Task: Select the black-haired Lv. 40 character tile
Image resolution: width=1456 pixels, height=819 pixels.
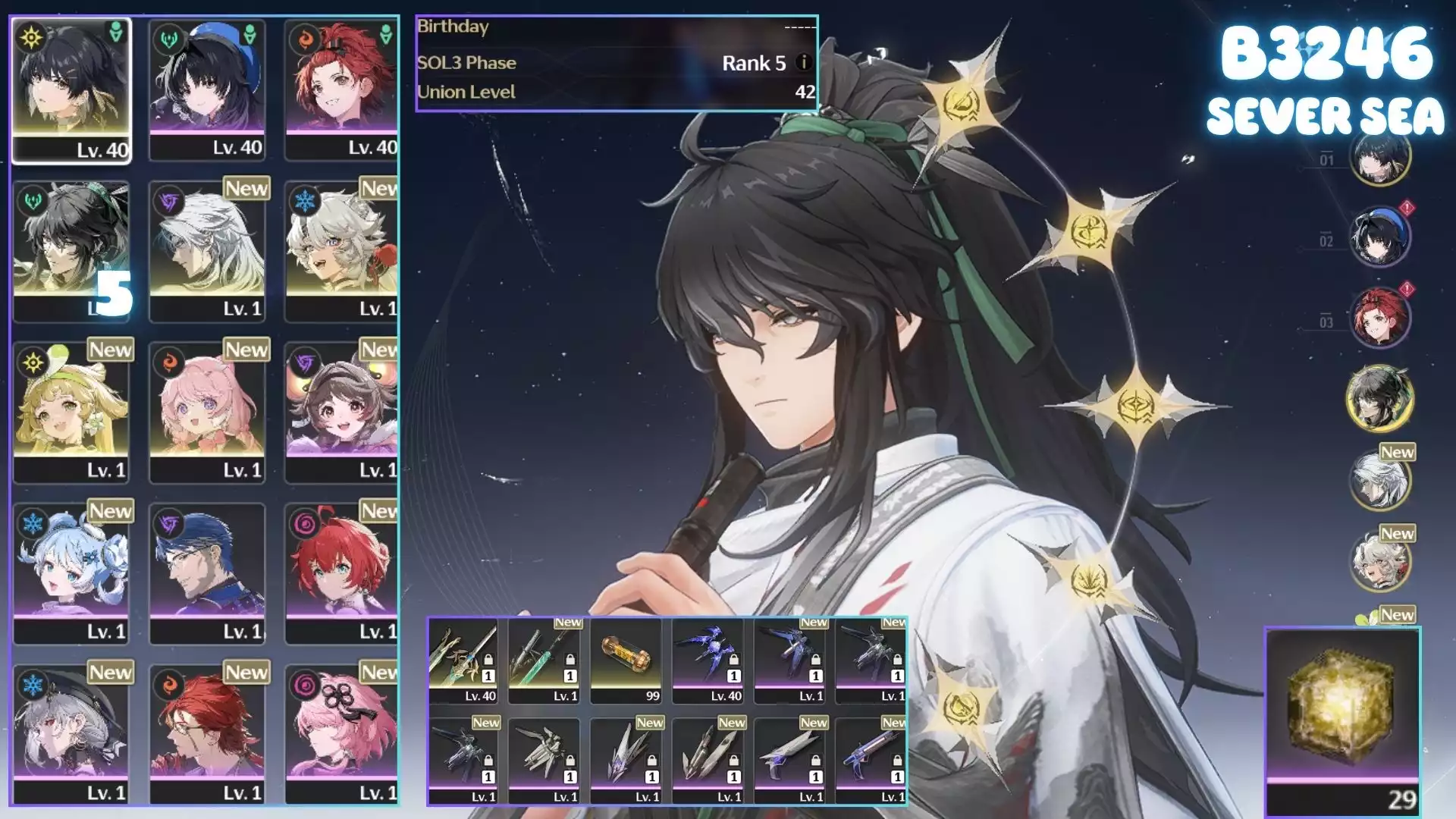Action: [71, 90]
